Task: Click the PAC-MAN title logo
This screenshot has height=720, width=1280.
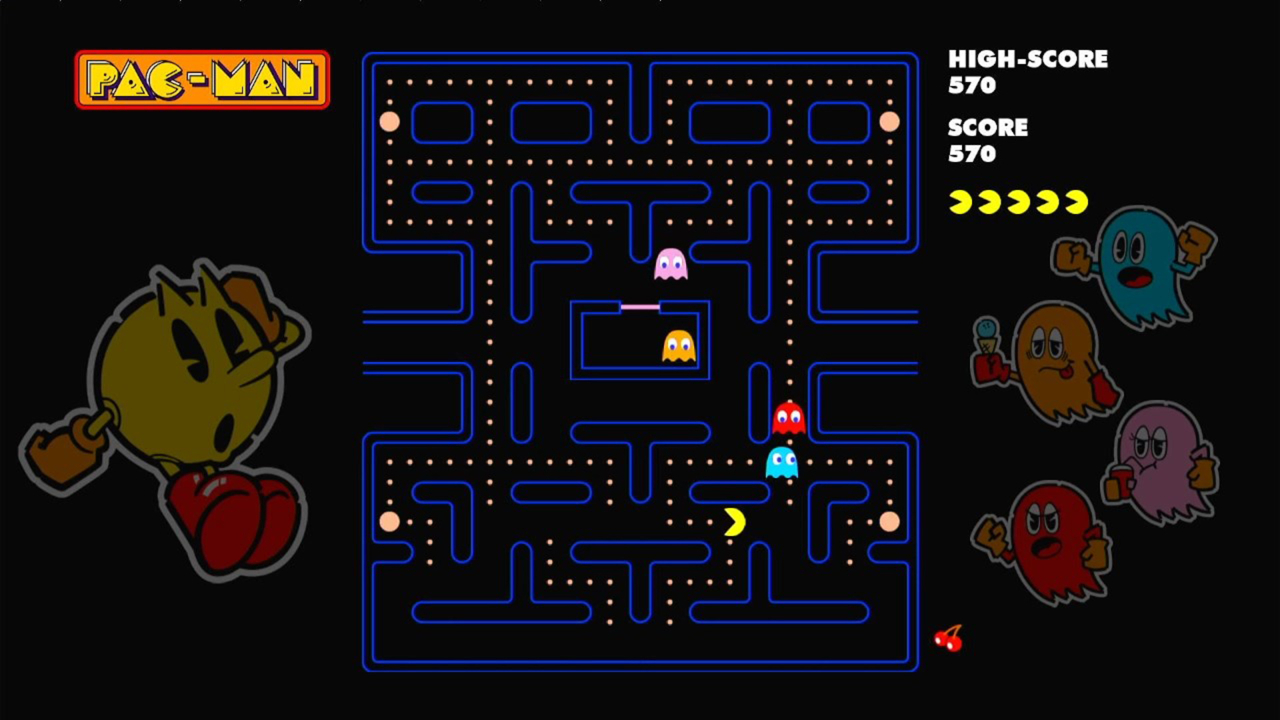Action: pos(202,78)
